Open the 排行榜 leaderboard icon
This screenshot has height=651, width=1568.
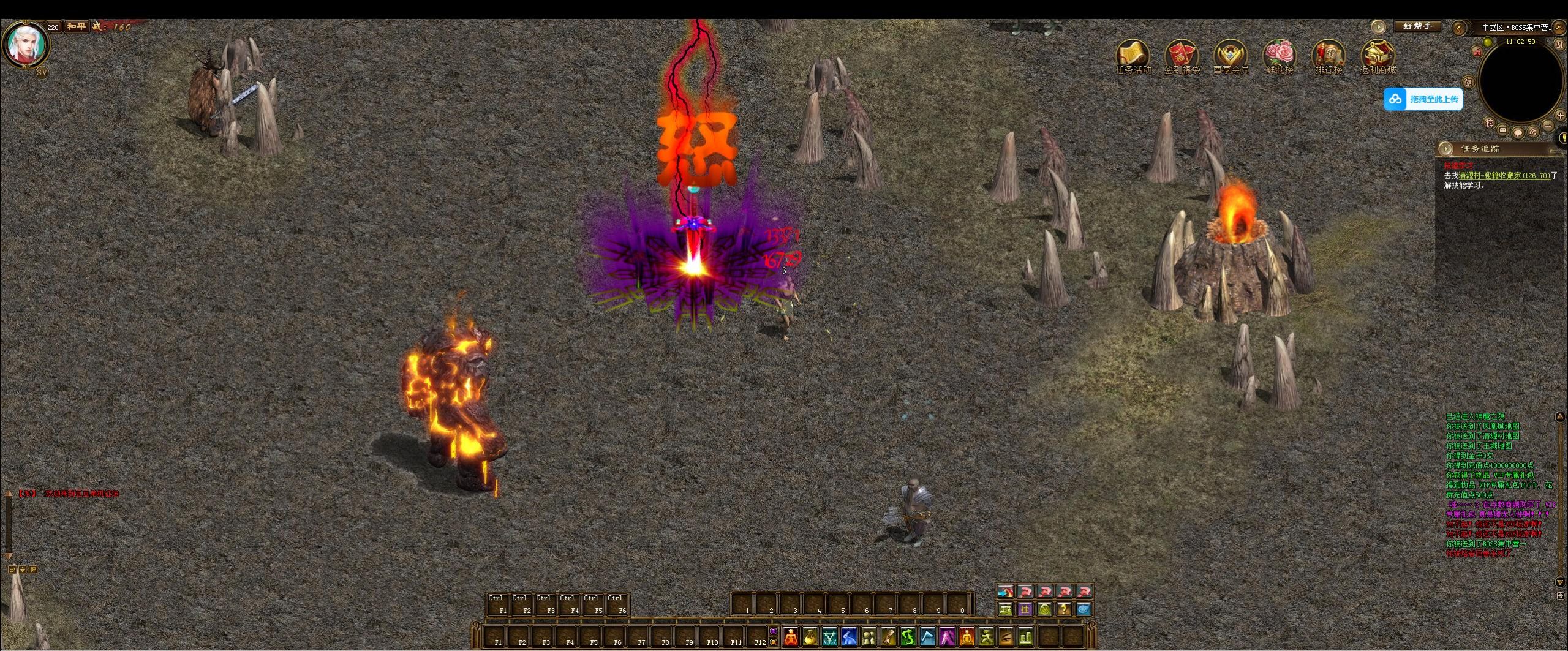tap(1329, 56)
